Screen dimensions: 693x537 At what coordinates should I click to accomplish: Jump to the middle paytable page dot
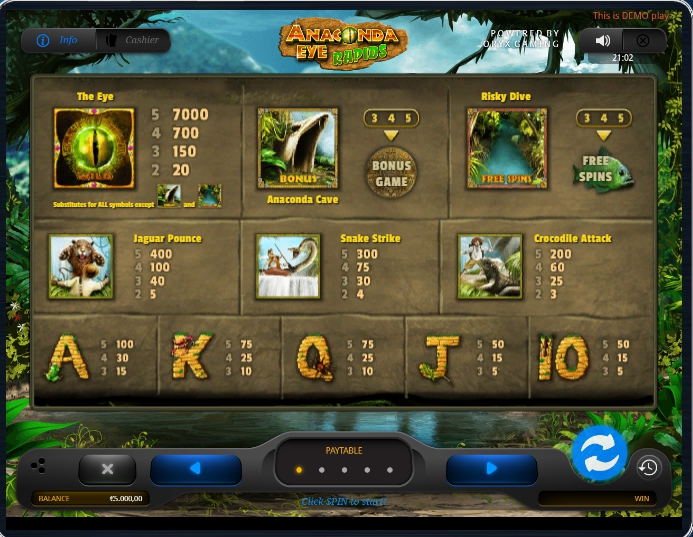[343, 470]
